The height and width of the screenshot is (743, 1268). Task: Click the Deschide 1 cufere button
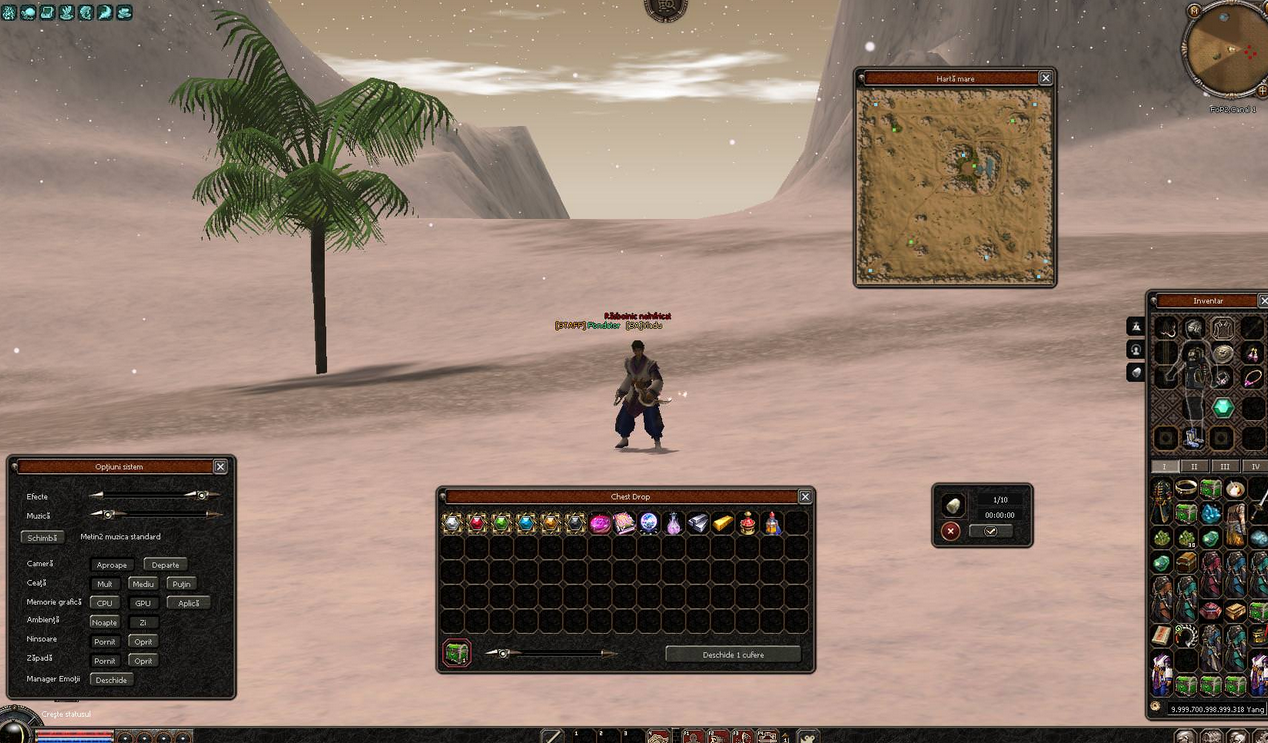tap(733, 654)
